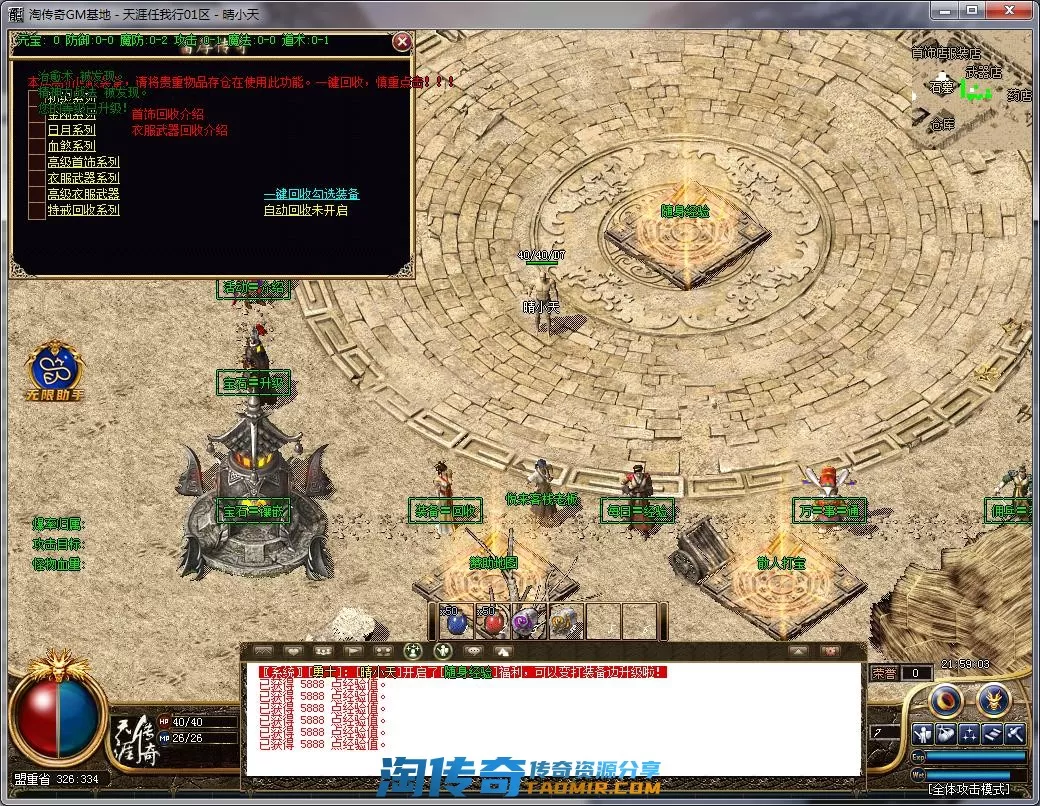Open the minimap in the corner

click(969, 92)
